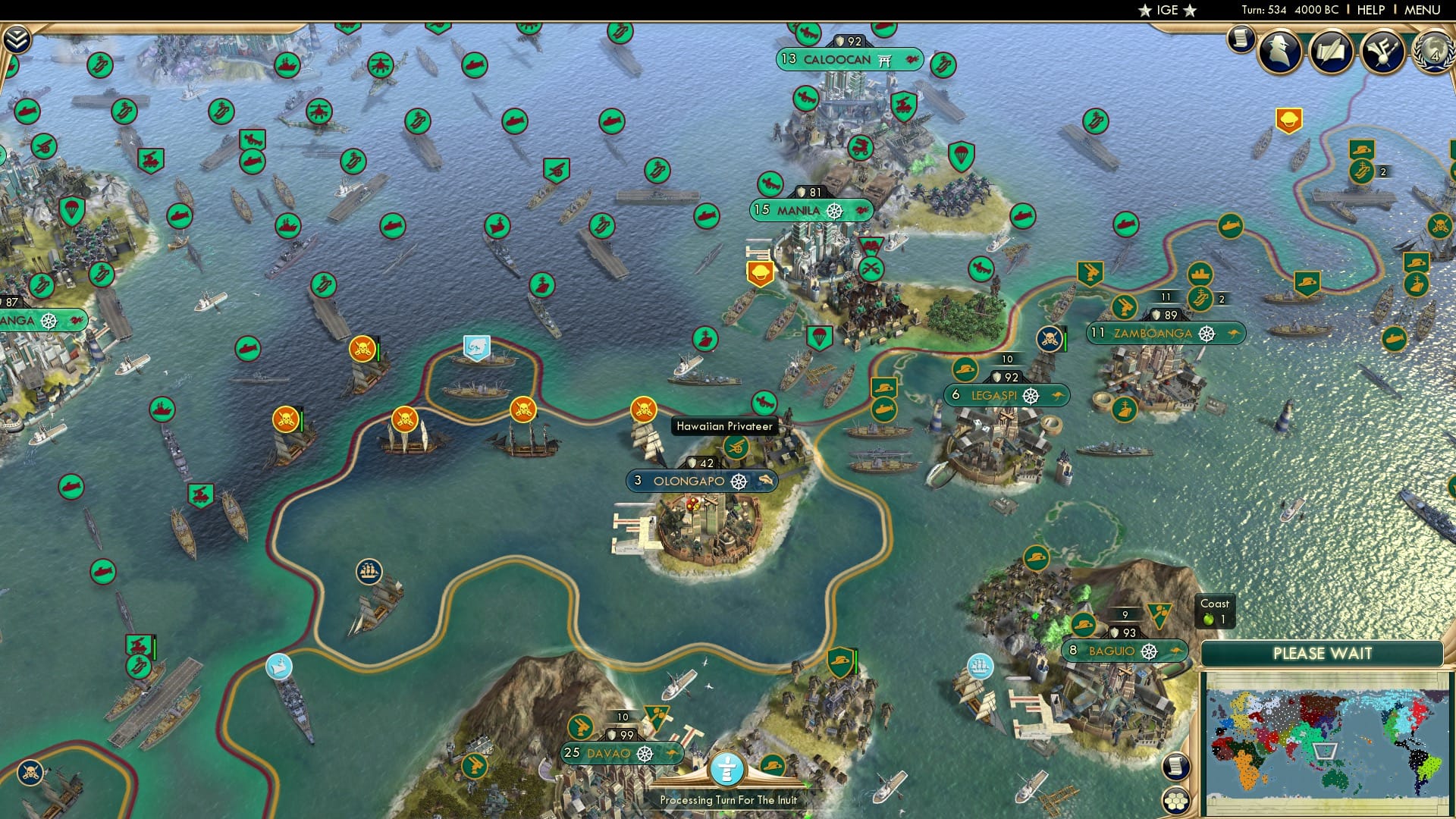This screenshot has width=1456, height=819.
Task: Toggle the hex Strategic View icon bottom-right
Action: pos(1177,800)
